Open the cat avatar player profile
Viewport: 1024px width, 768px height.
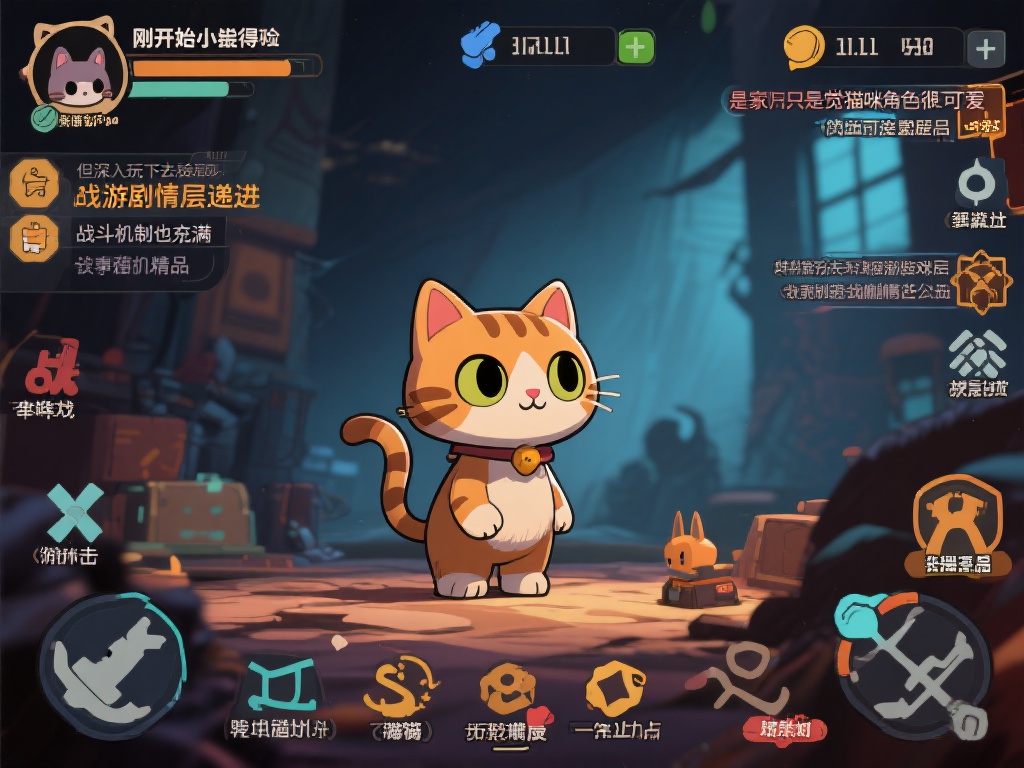[x=78, y=73]
